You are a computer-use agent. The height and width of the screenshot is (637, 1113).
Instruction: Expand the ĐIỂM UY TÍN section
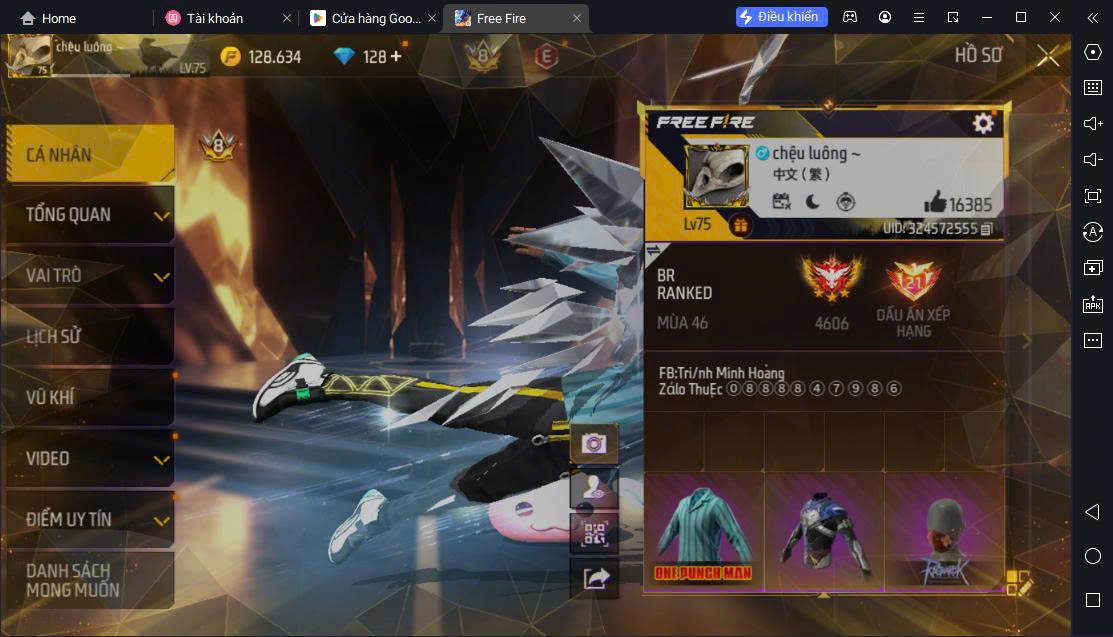tap(89, 520)
